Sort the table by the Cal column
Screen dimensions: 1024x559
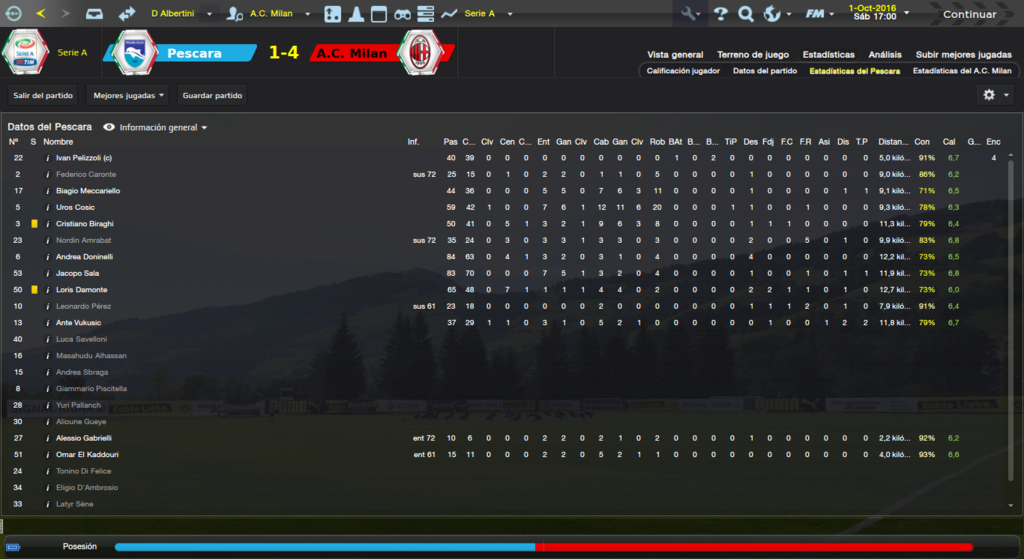coord(949,141)
